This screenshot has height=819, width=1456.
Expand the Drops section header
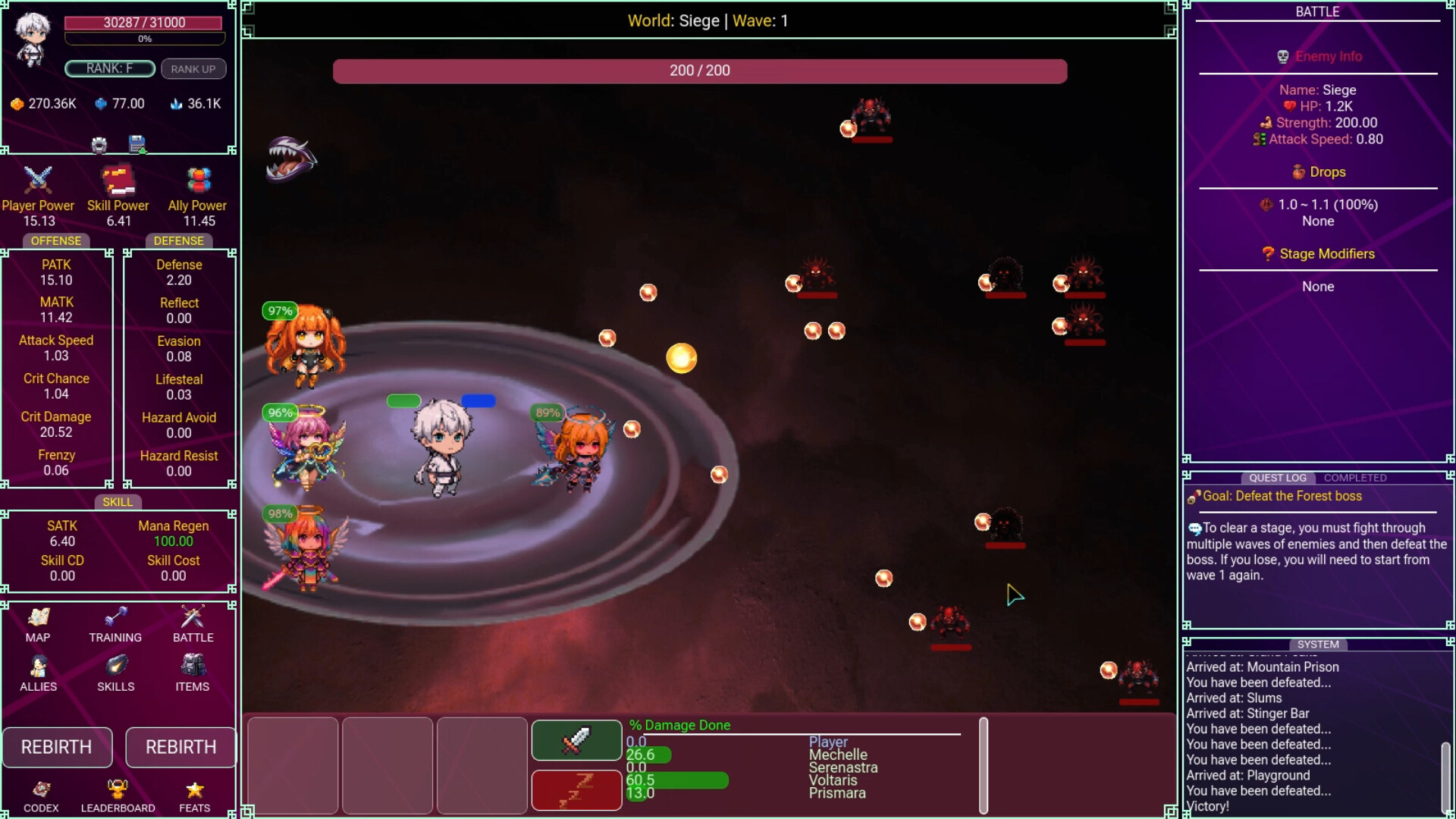point(1318,171)
